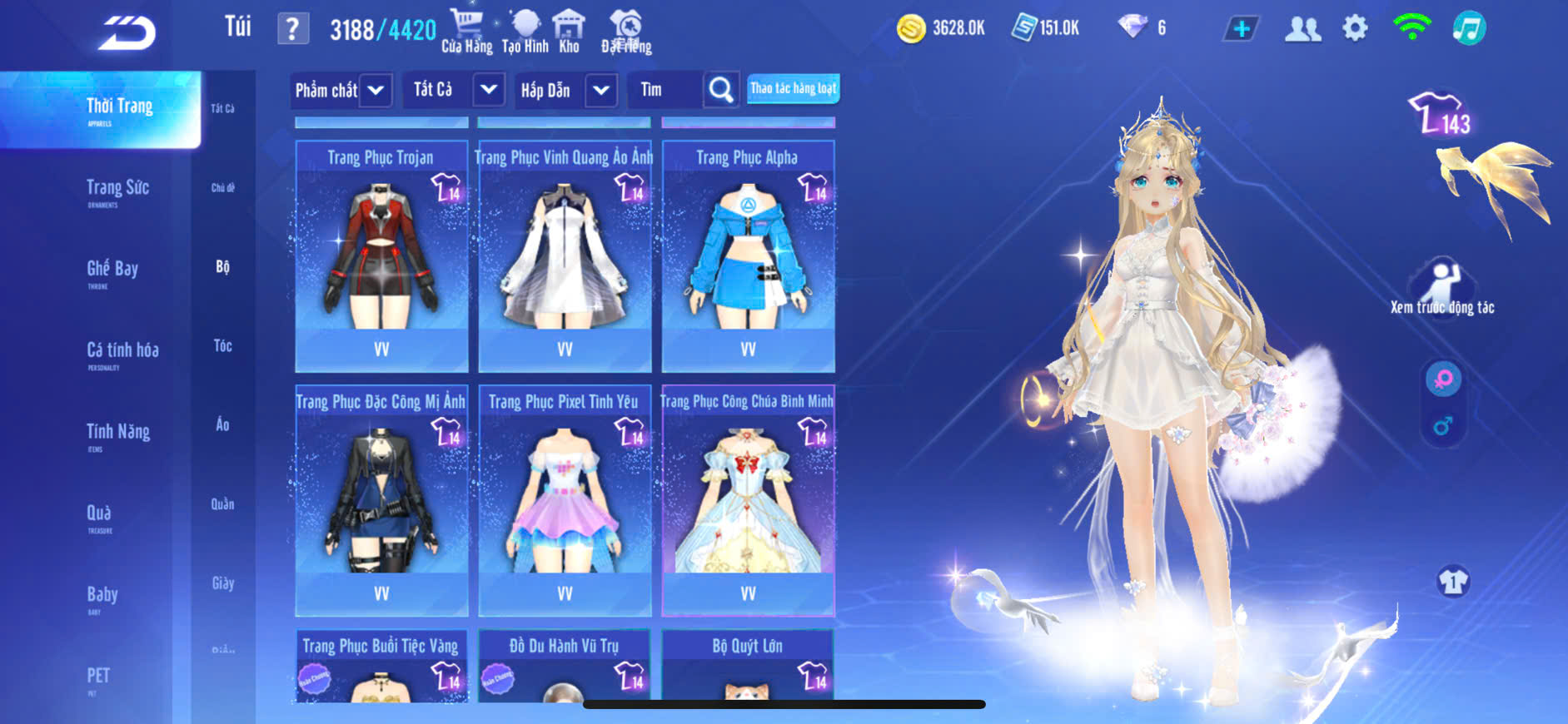1568x724 pixels.
Task: Activate the Thao tác hàng loạt button
Action: coord(793,88)
